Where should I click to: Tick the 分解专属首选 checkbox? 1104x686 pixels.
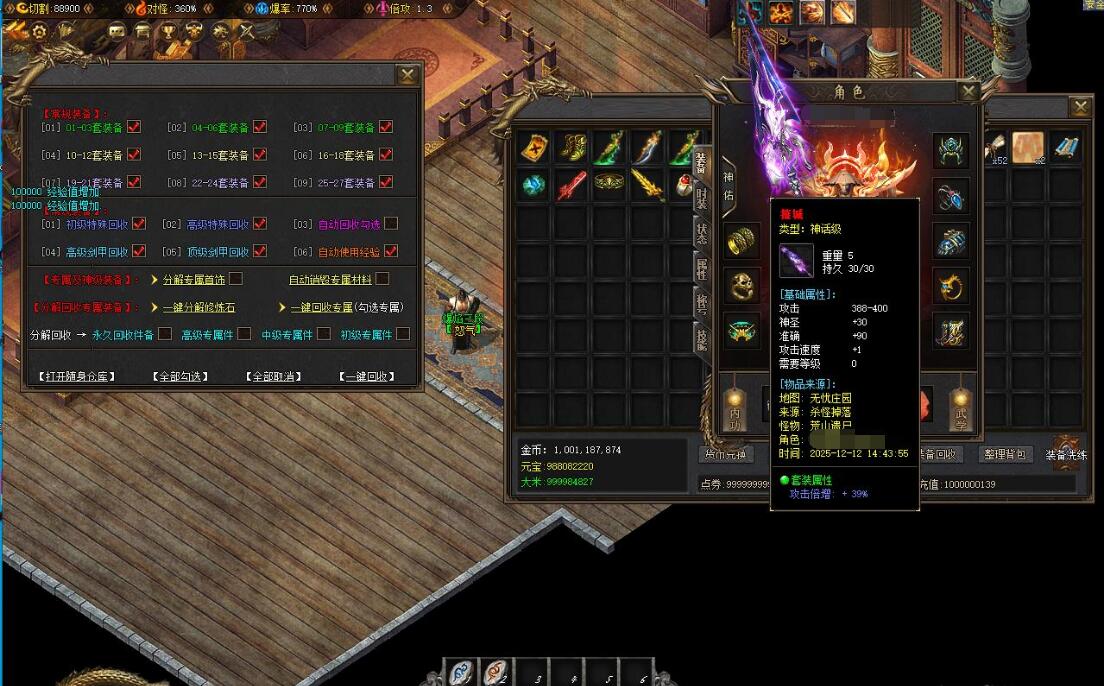click(236, 279)
